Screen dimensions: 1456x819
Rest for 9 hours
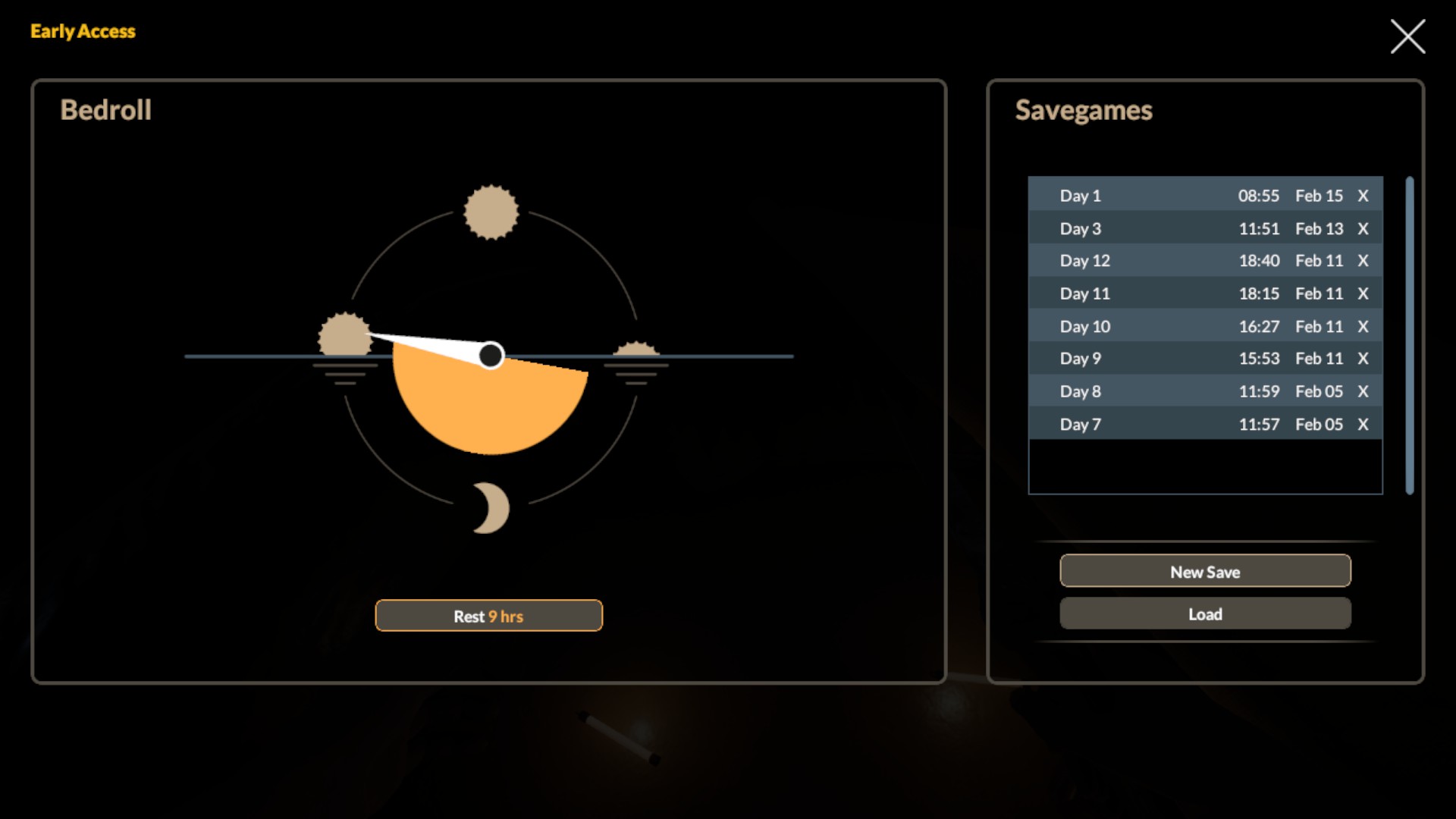point(488,616)
